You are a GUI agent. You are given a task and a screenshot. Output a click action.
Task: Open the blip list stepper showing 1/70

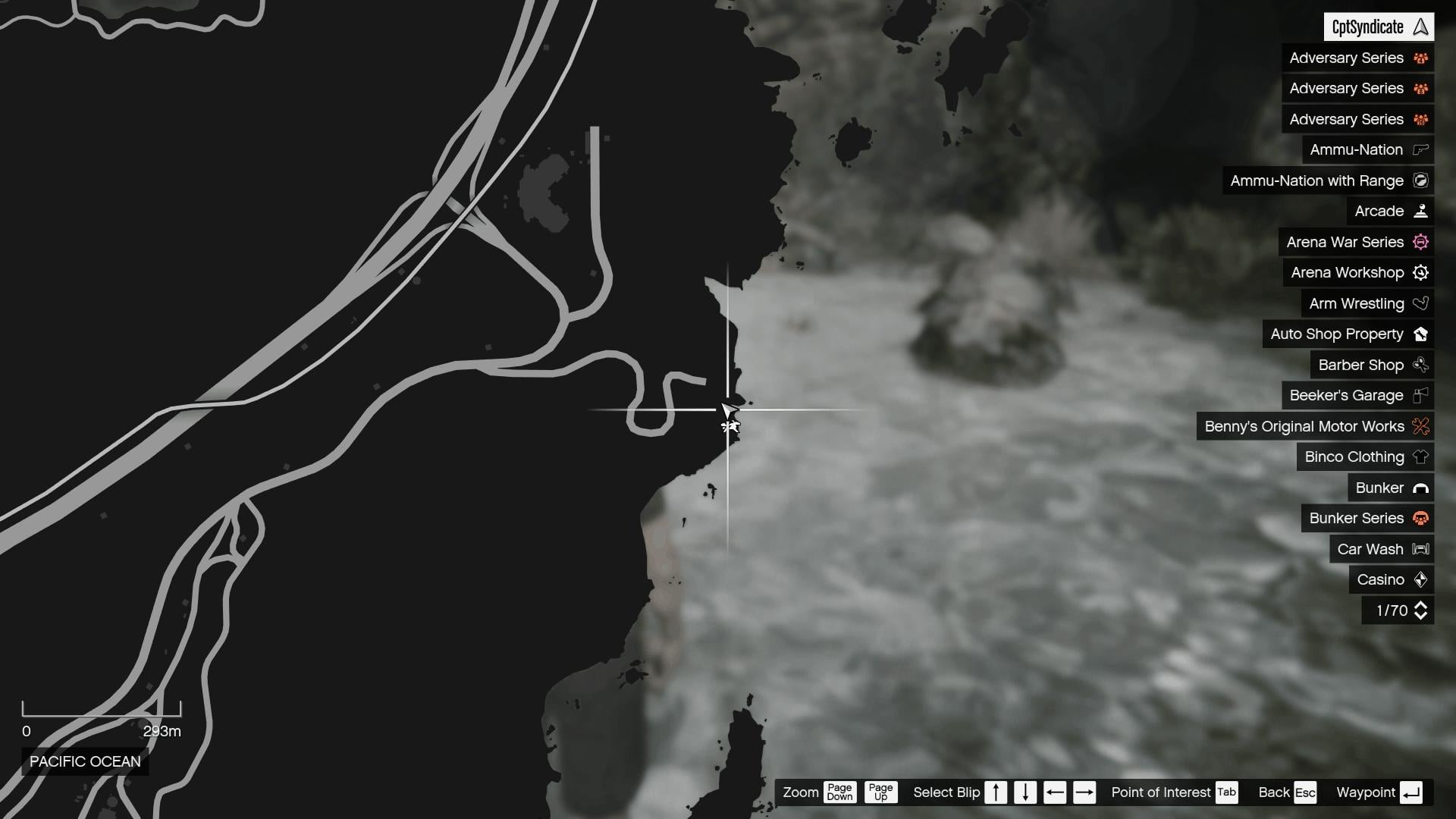tap(1396, 610)
